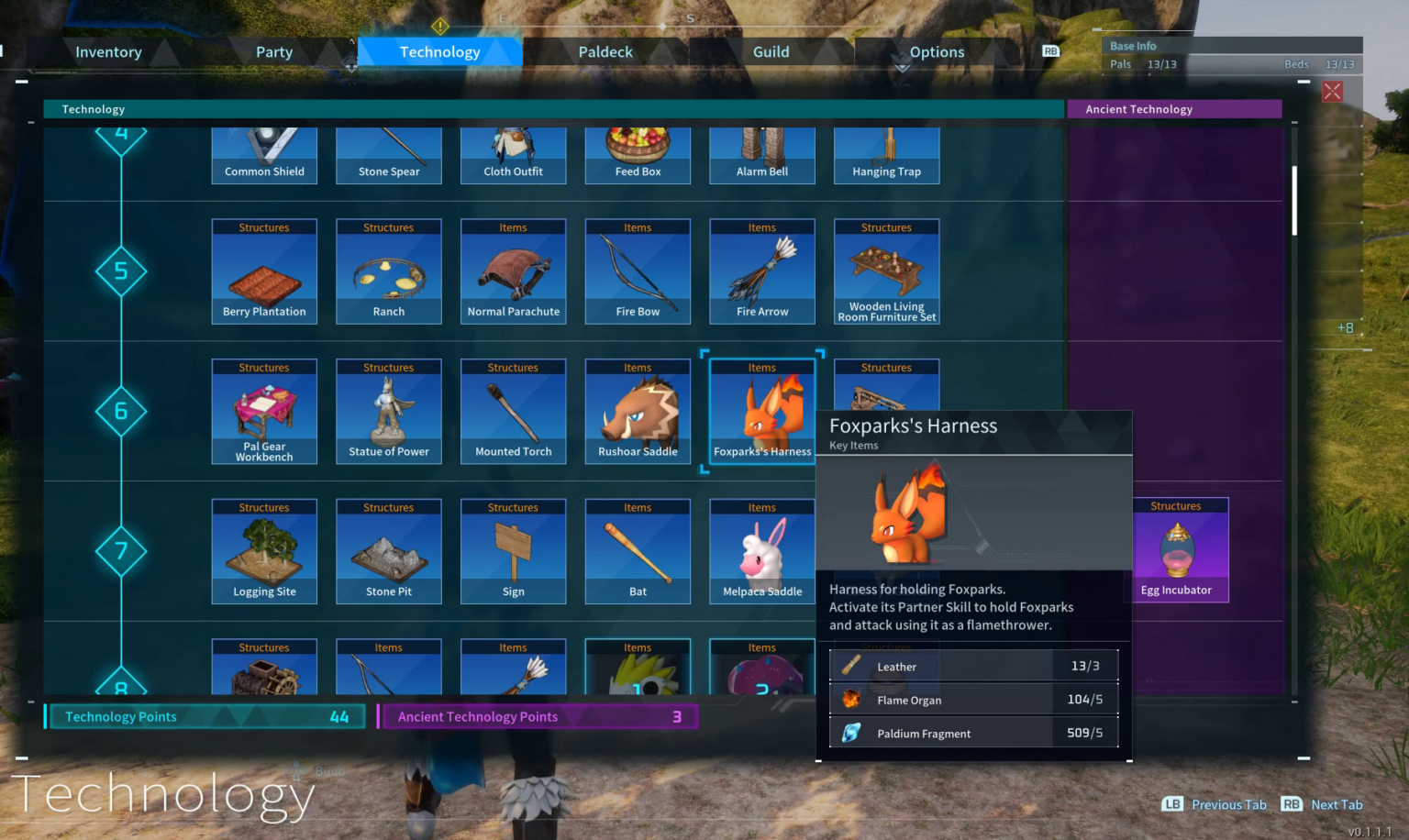The width and height of the screenshot is (1409, 840).
Task: Pick the Melpaca Saddle icon
Action: 761,550
